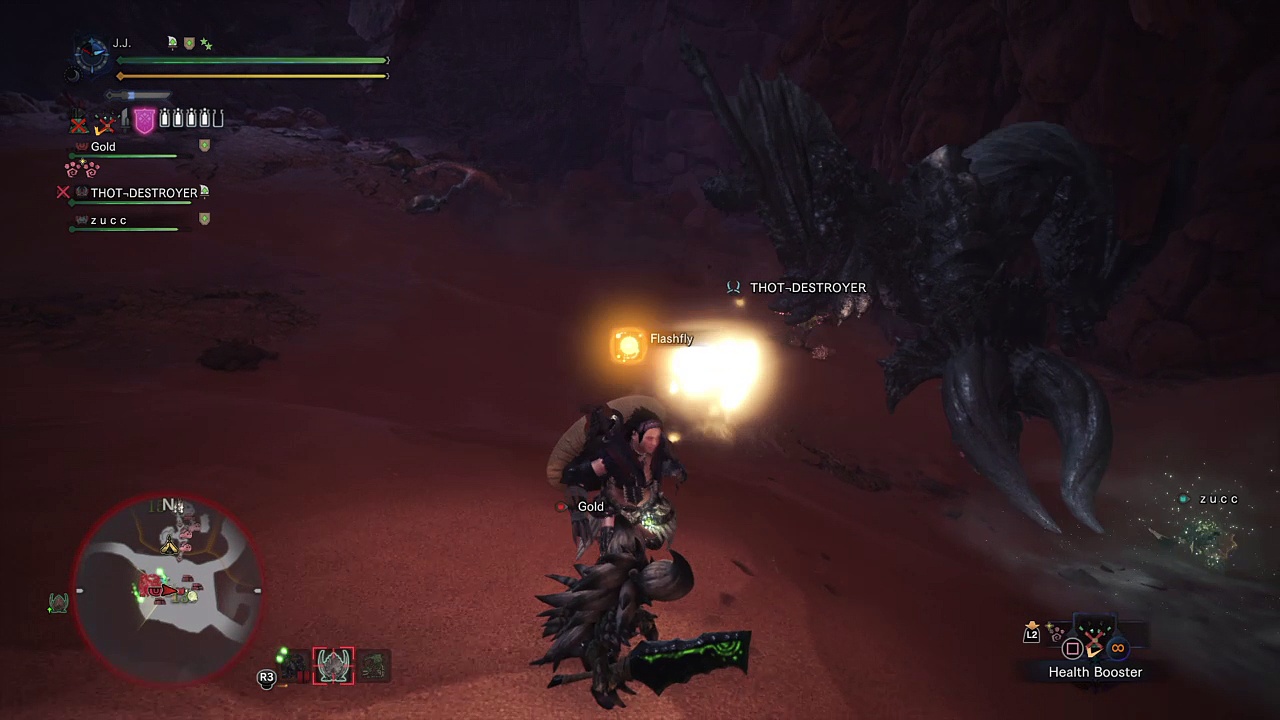Click the Palico paw prints icon
The width and height of the screenshot is (1280, 720).
[82, 170]
